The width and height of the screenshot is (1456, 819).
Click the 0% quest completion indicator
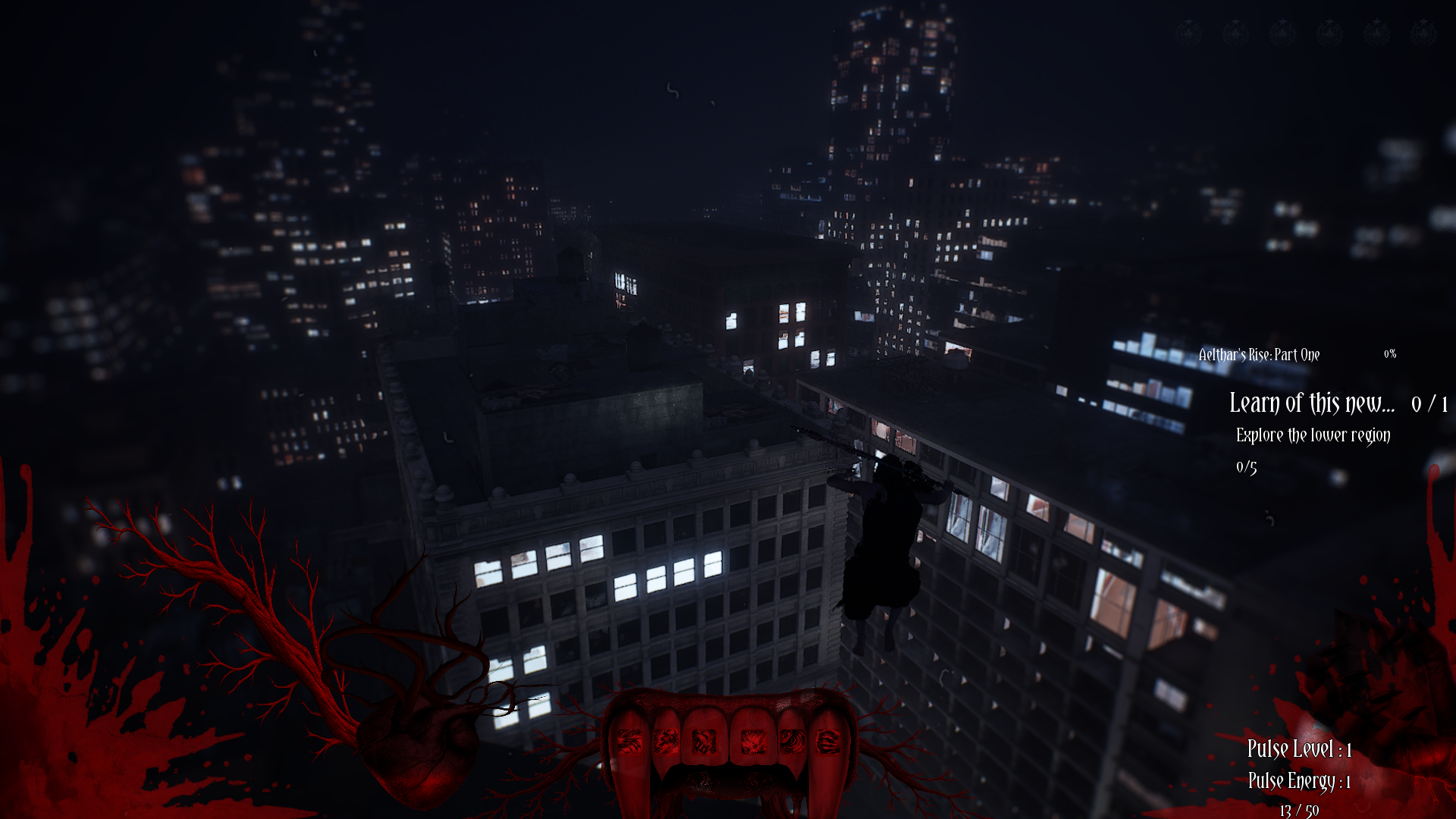pyautogui.click(x=1392, y=353)
